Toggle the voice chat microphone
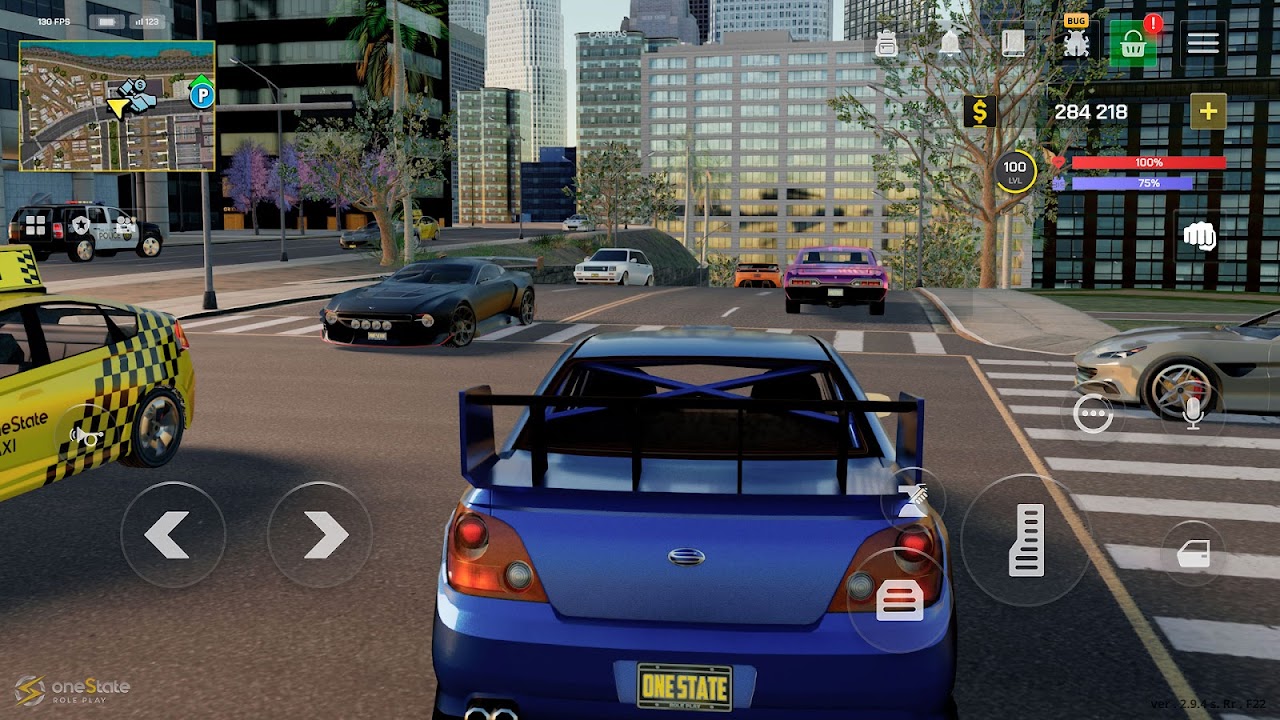This screenshot has width=1280, height=720. [1192, 413]
